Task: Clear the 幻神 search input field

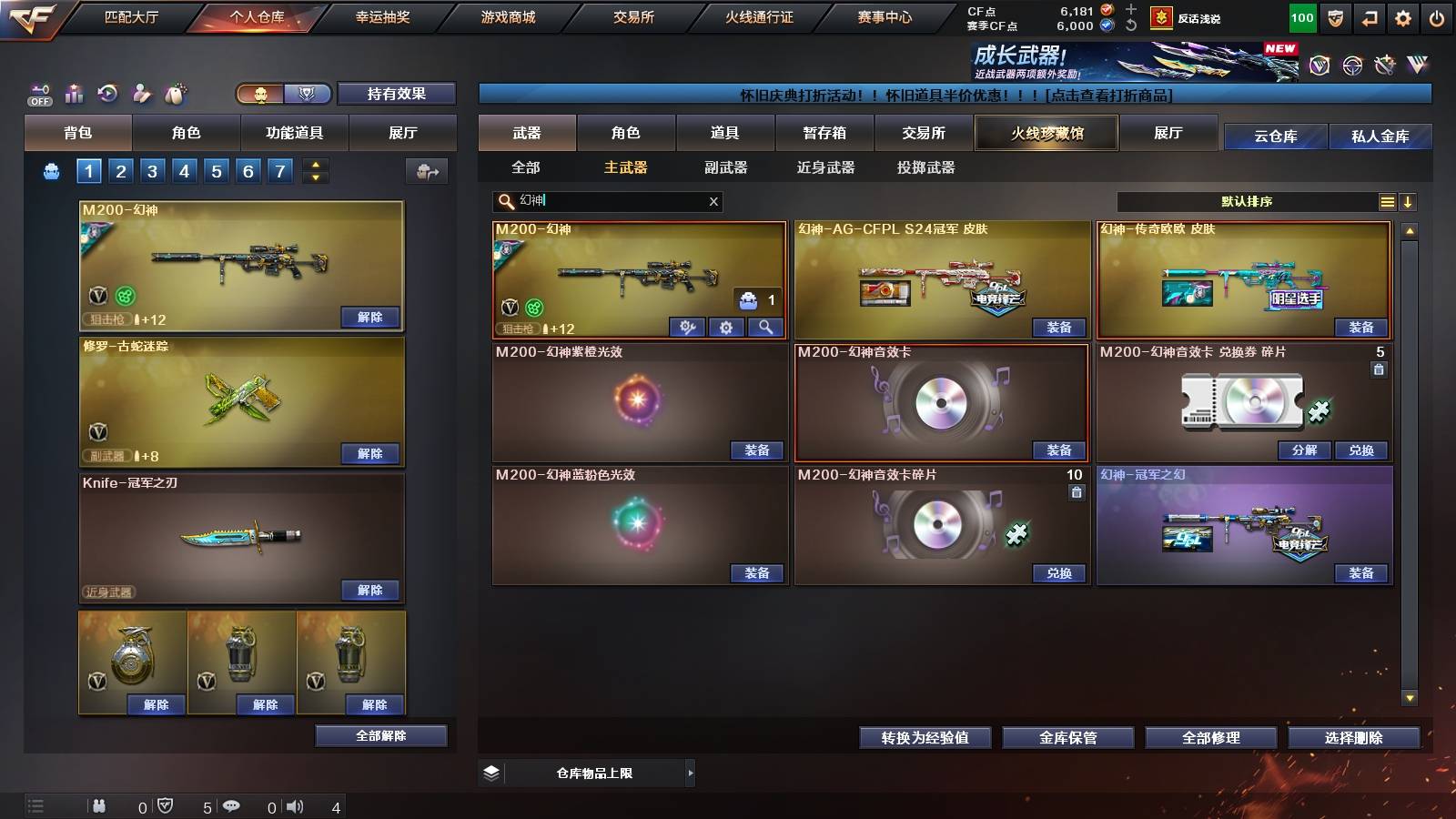Action: pyautogui.click(x=714, y=202)
